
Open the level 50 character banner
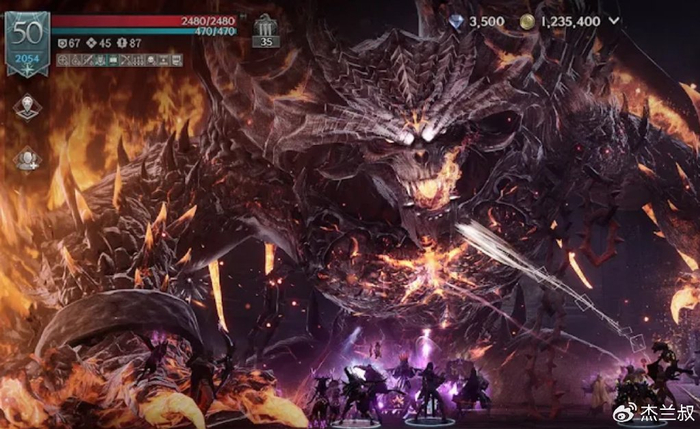pos(26,43)
